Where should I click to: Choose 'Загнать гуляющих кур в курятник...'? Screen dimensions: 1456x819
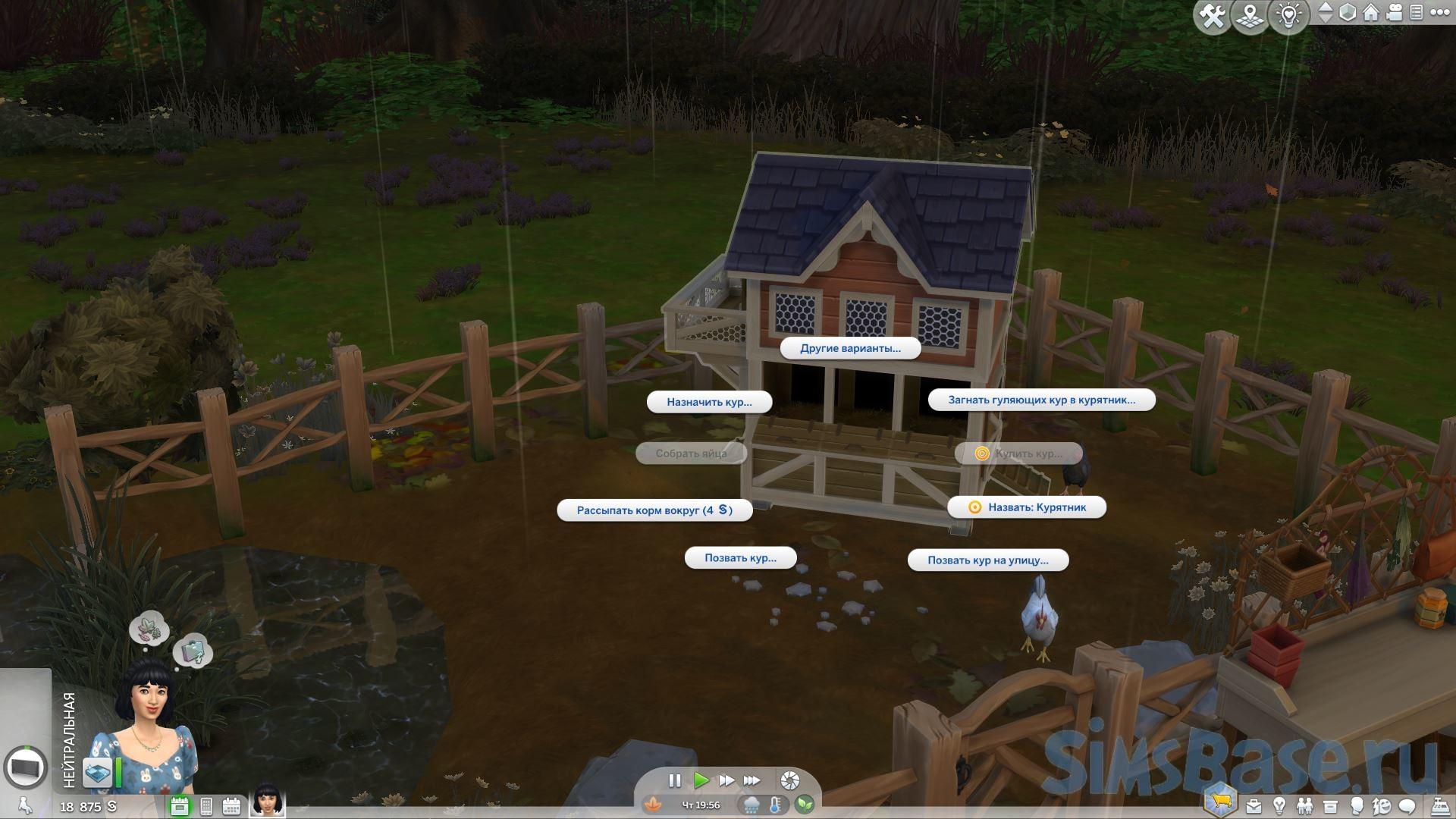point(1041,400)
